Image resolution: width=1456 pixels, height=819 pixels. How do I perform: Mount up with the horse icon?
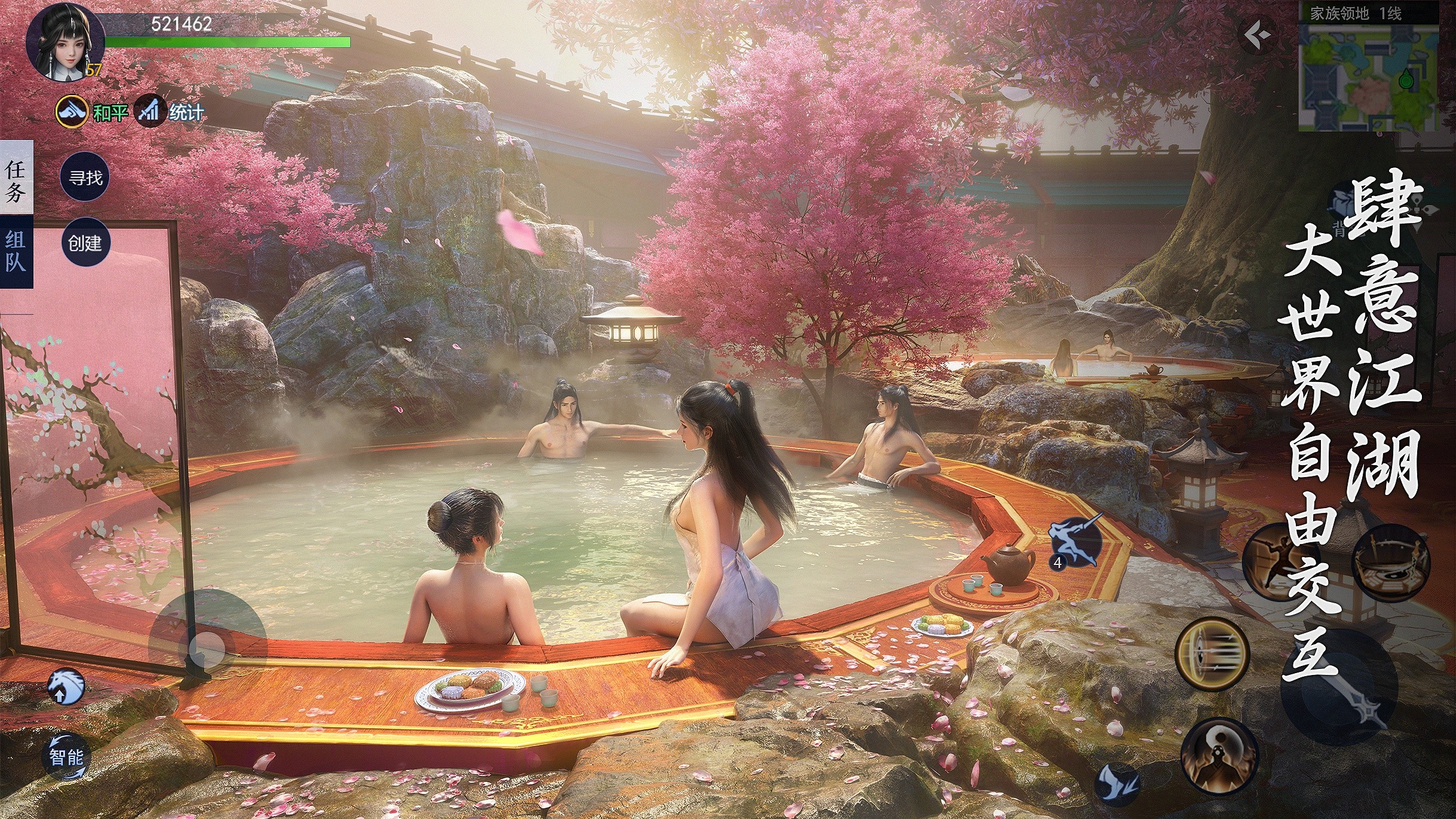(x=66, y=687)
